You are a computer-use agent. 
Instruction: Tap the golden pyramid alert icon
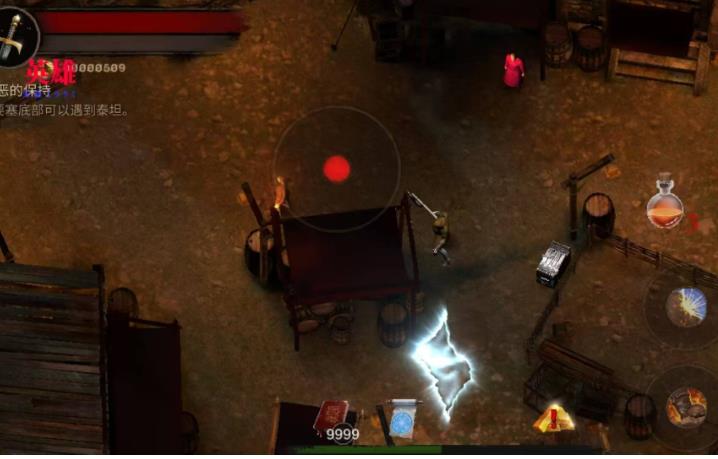553,418
